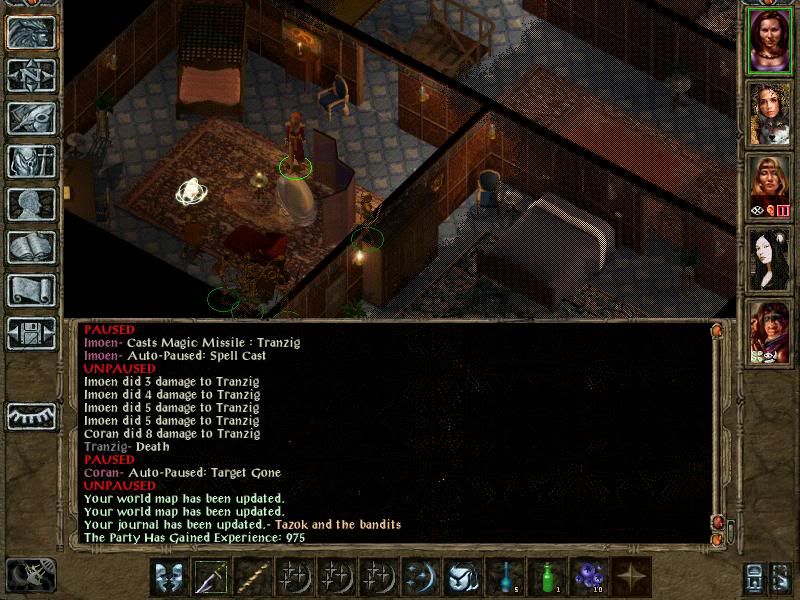Open the journal quill button

31,118
